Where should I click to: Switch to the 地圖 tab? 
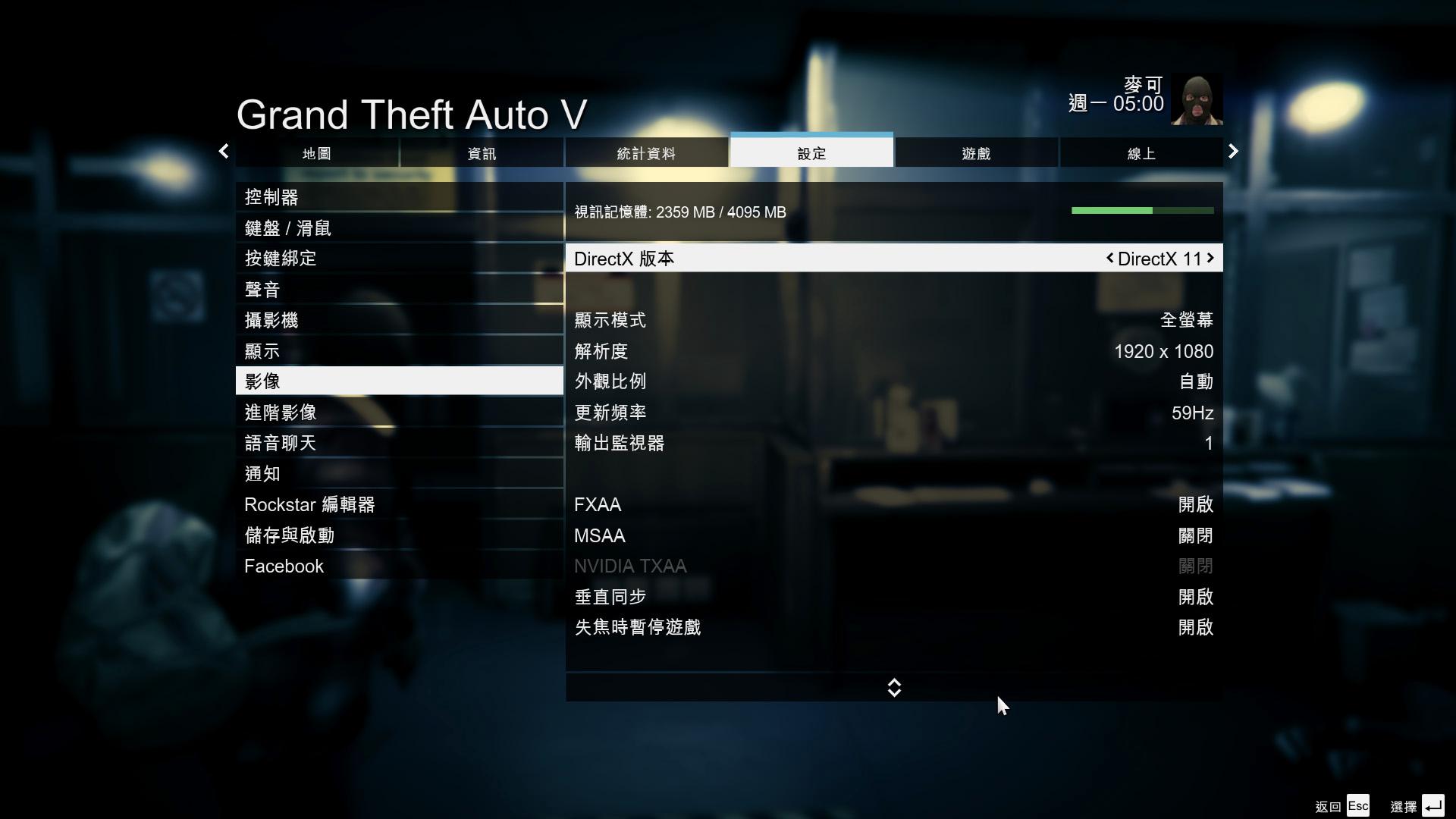(317, 153)
